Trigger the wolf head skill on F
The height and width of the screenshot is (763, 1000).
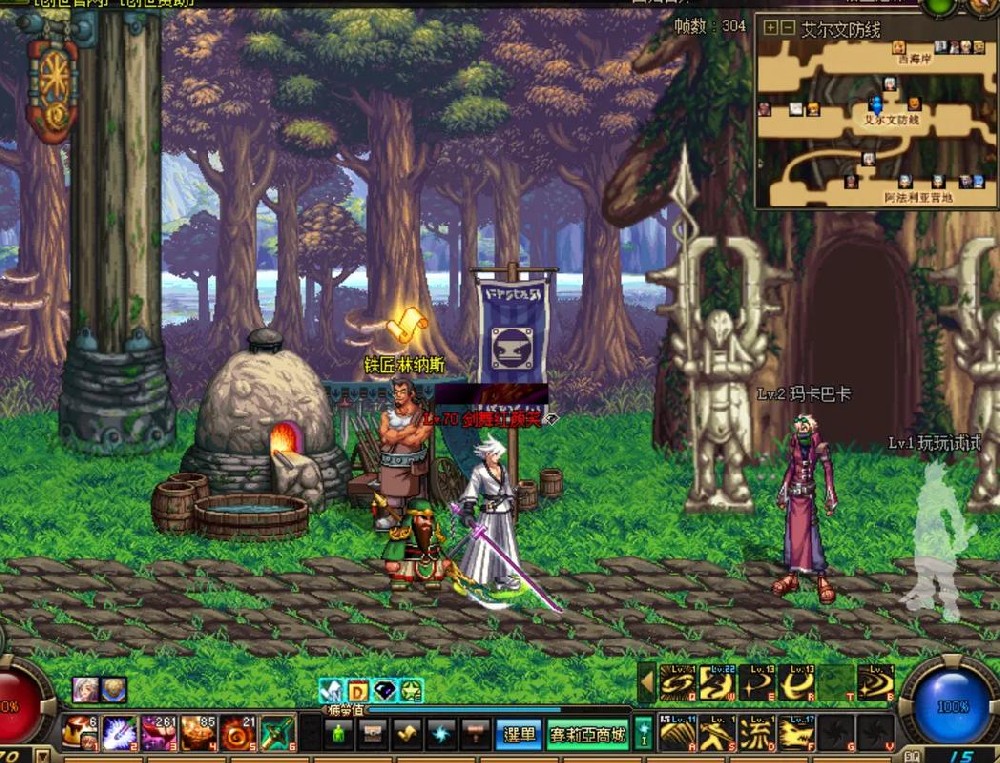796,735
